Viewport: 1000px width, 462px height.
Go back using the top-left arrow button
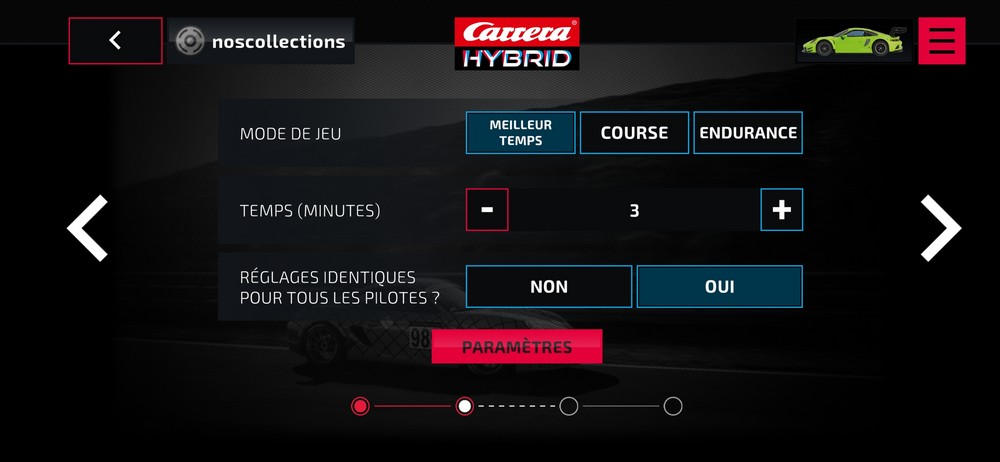[x=115, y=41]
